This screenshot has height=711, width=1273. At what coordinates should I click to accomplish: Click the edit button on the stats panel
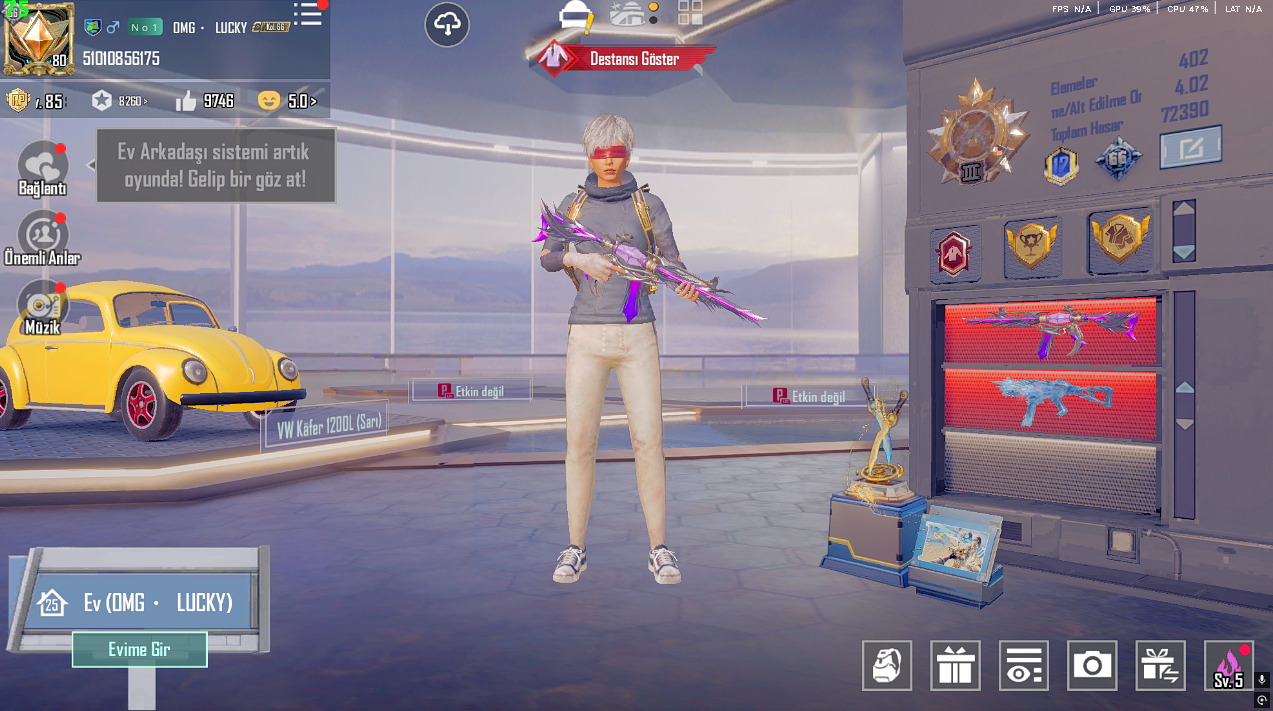click(x=1190, y=148)
